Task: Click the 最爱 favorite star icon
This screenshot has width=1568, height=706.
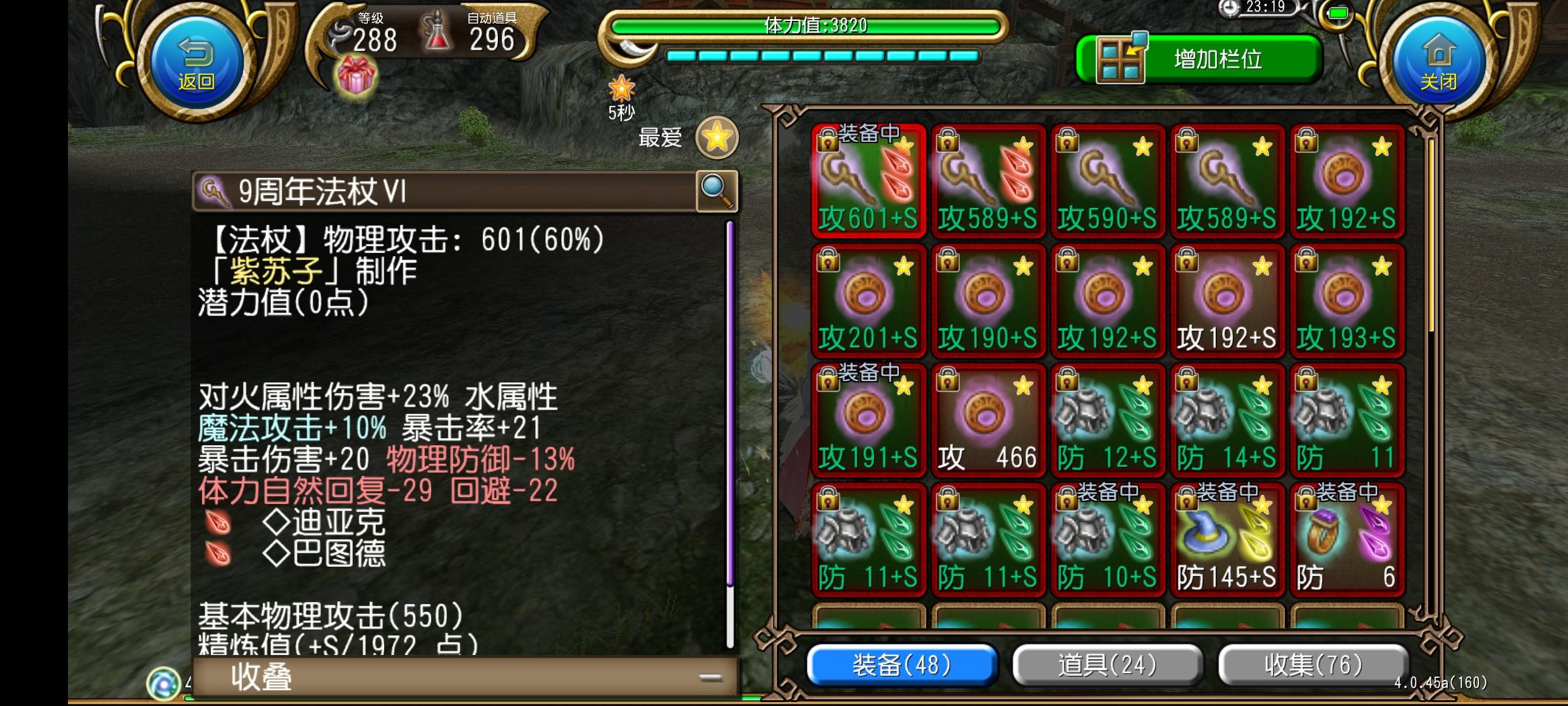Action: click(x=717, y=137)
